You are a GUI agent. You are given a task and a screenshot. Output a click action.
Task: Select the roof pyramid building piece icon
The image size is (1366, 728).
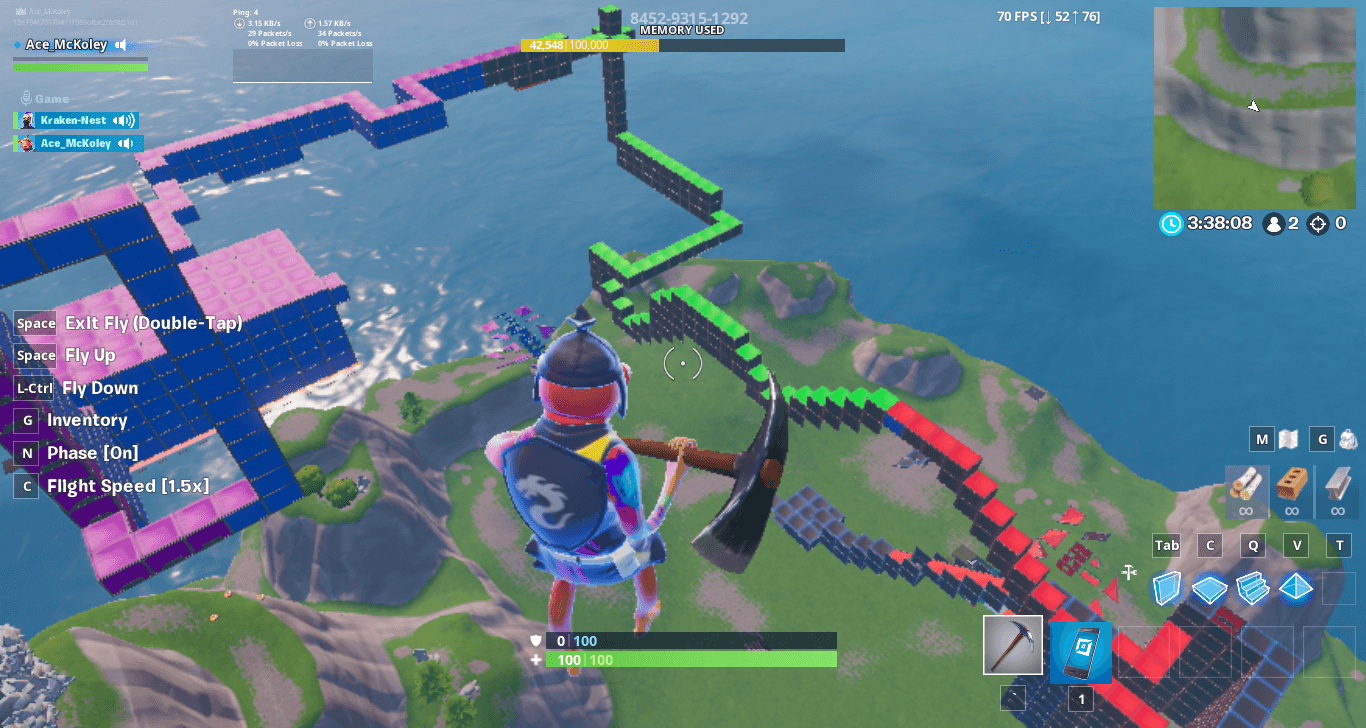(x=1298, y=590)
